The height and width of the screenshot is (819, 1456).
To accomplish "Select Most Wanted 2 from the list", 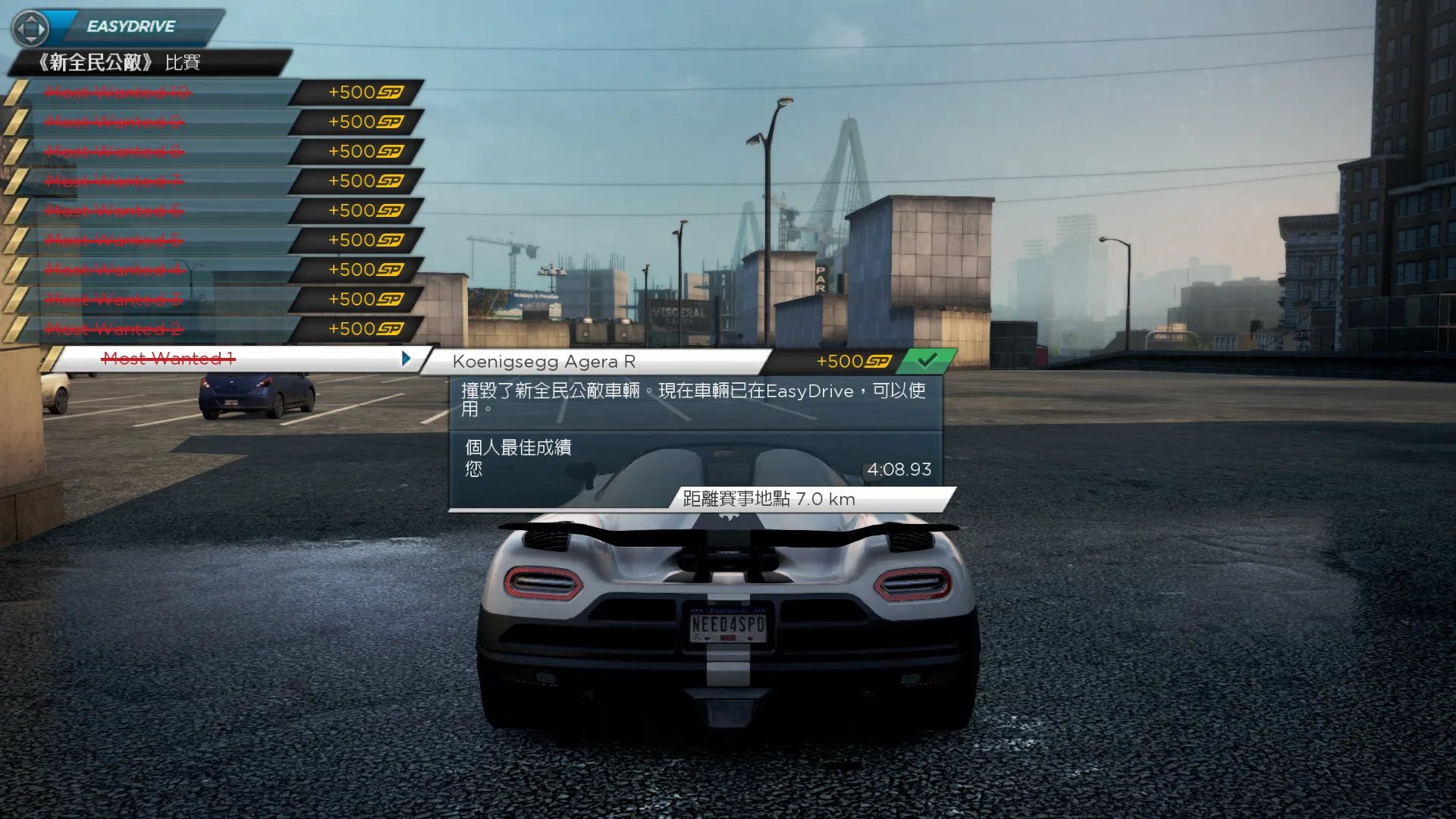I will tap(114, 329).
